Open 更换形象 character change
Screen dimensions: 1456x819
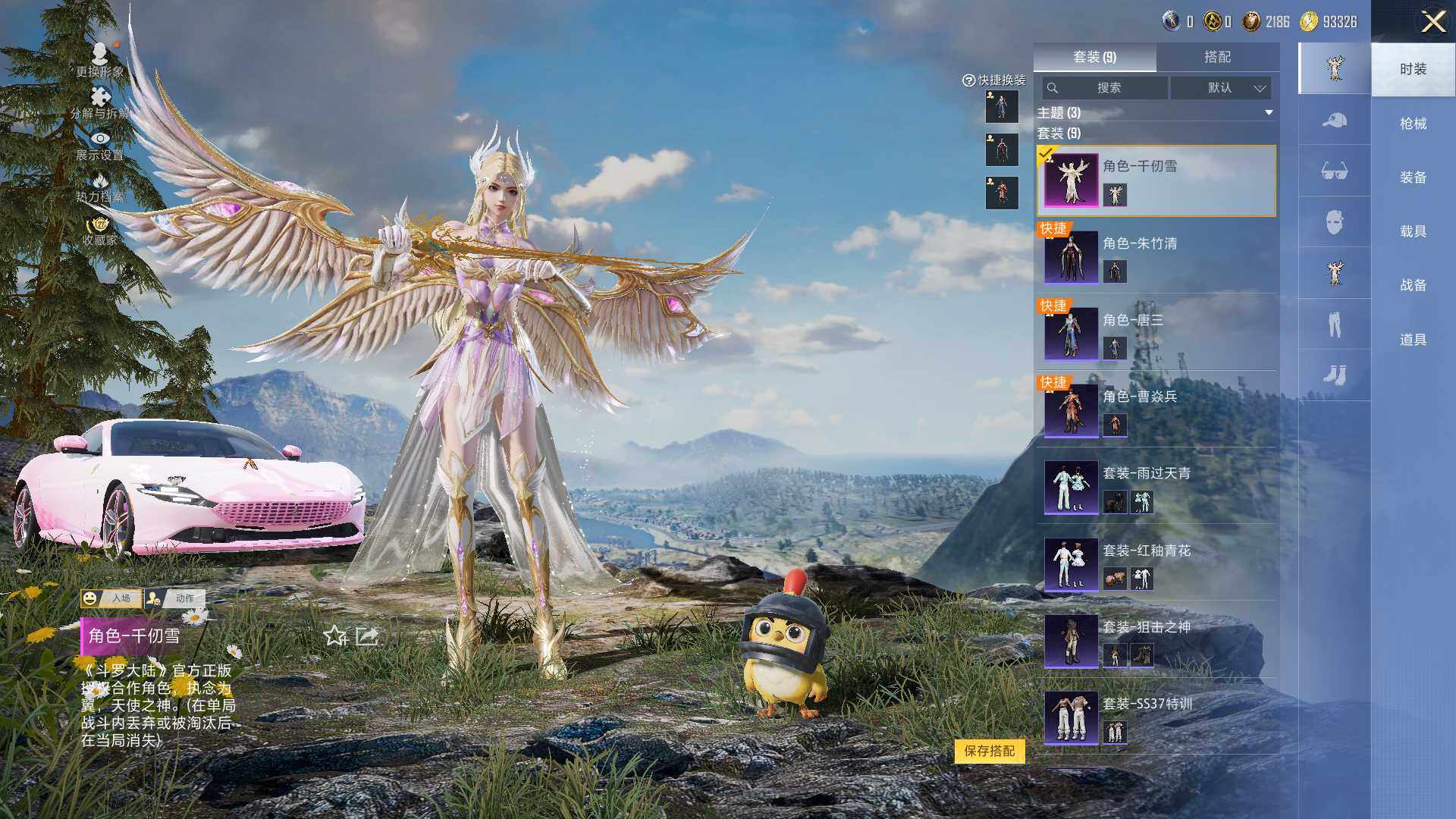pyautogui.click(x=99, y=59)
